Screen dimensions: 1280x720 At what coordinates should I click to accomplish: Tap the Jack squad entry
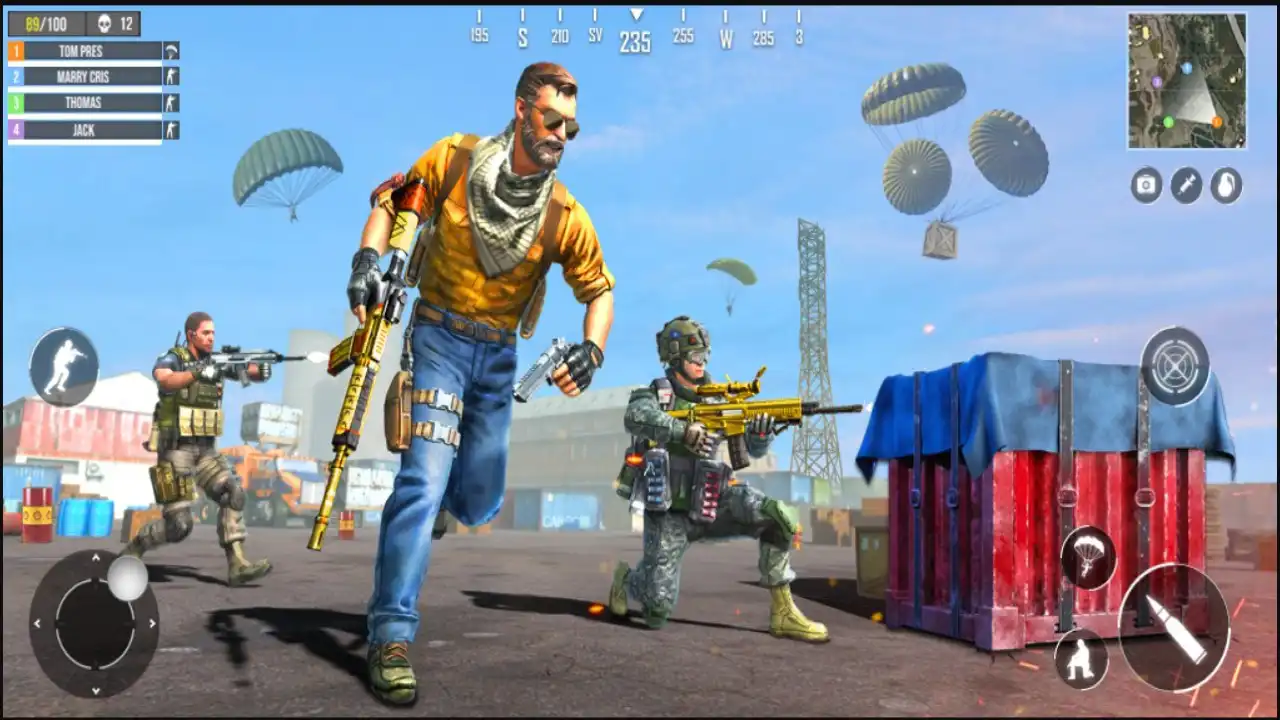pos(85,130)
